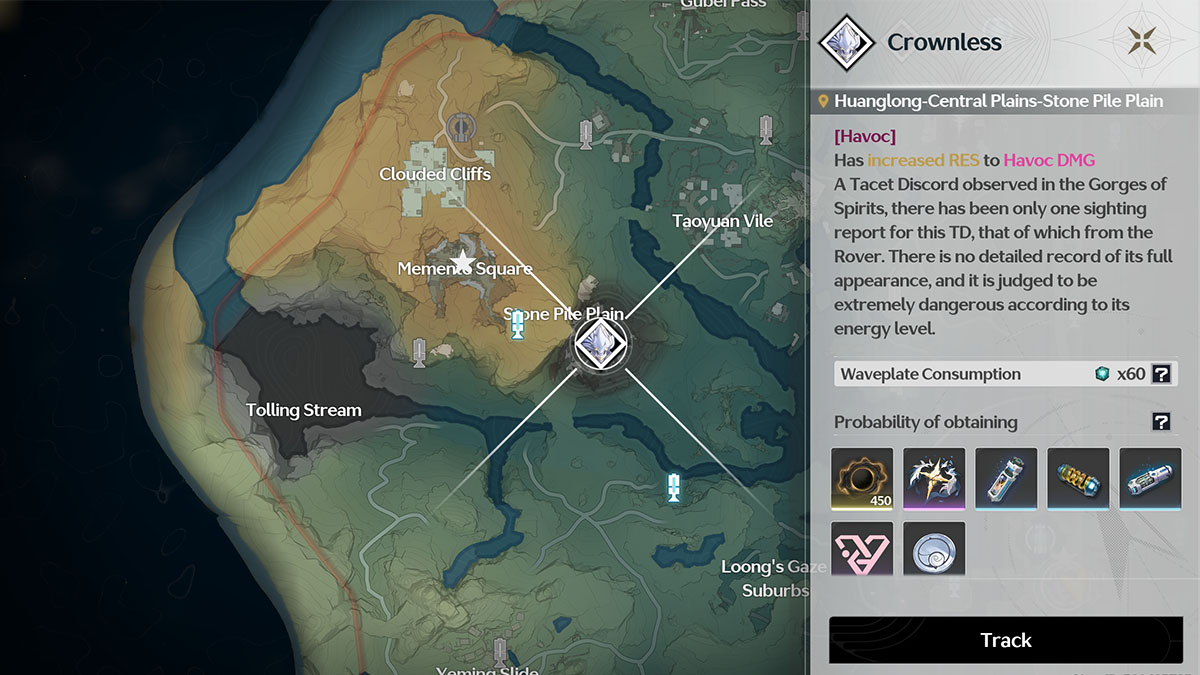Show help for Probability of obtaining
Image resolution: width=1200 pixels, height=675 pixels.
(x=1160, y=422)
